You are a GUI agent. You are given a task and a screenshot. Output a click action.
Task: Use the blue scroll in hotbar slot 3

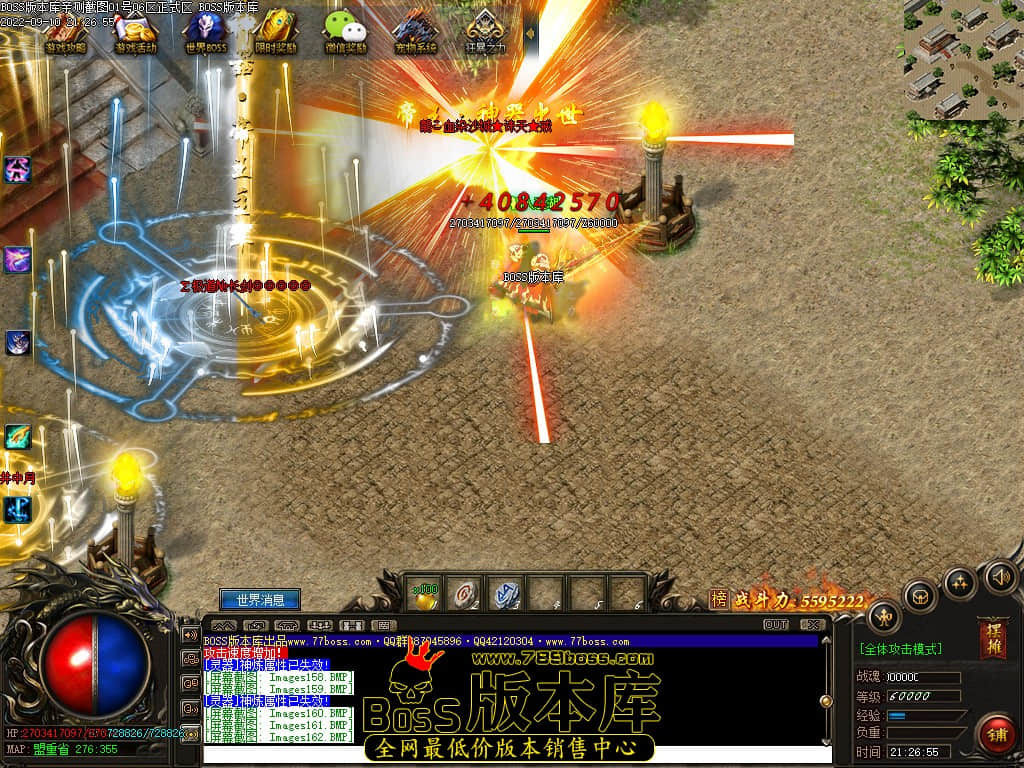(506, 593)
